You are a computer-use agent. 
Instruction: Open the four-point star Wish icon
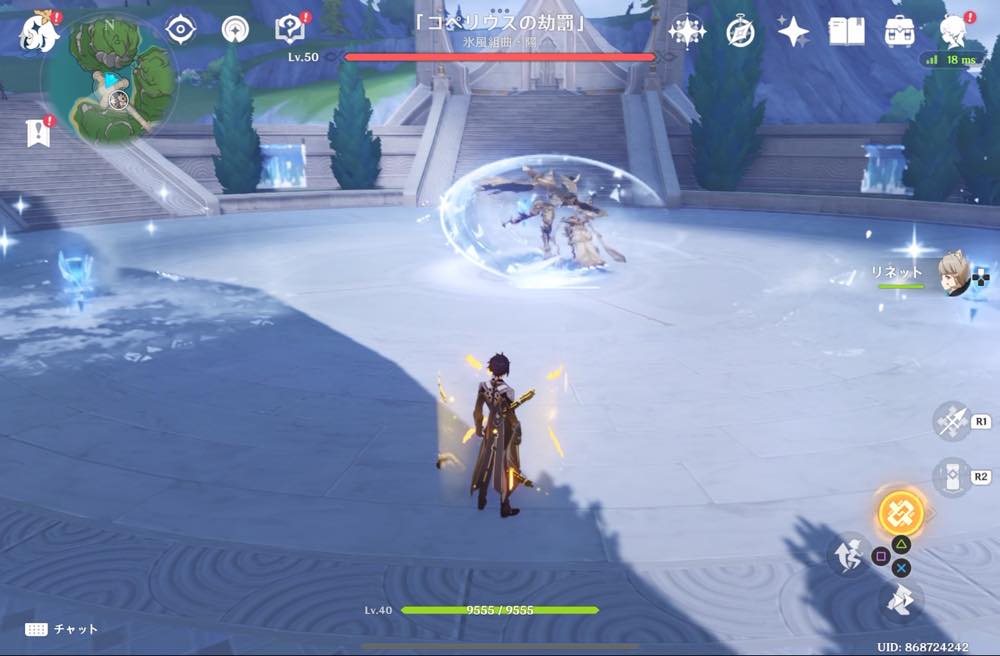pos(793,32)
